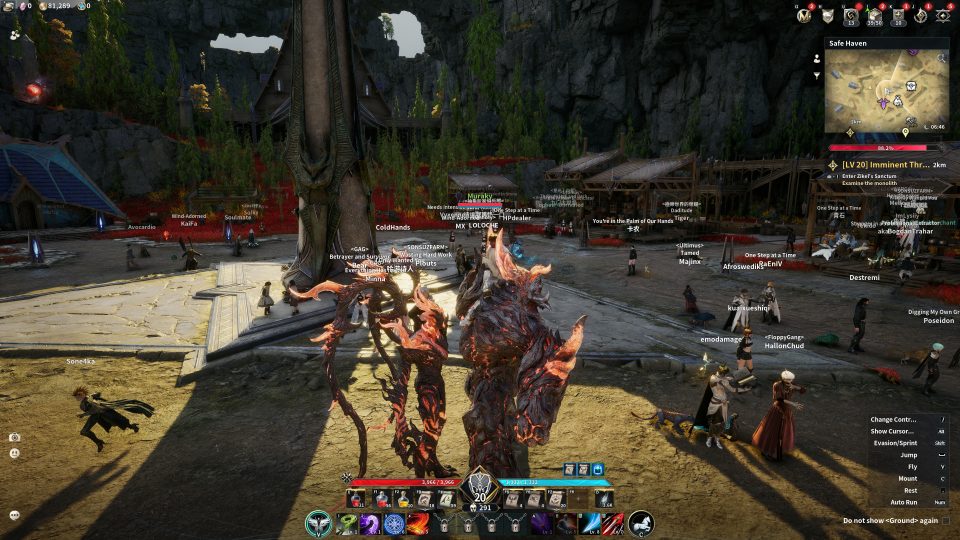
Task: Activate the blue magic circle skill
Action: click(394, 523)
